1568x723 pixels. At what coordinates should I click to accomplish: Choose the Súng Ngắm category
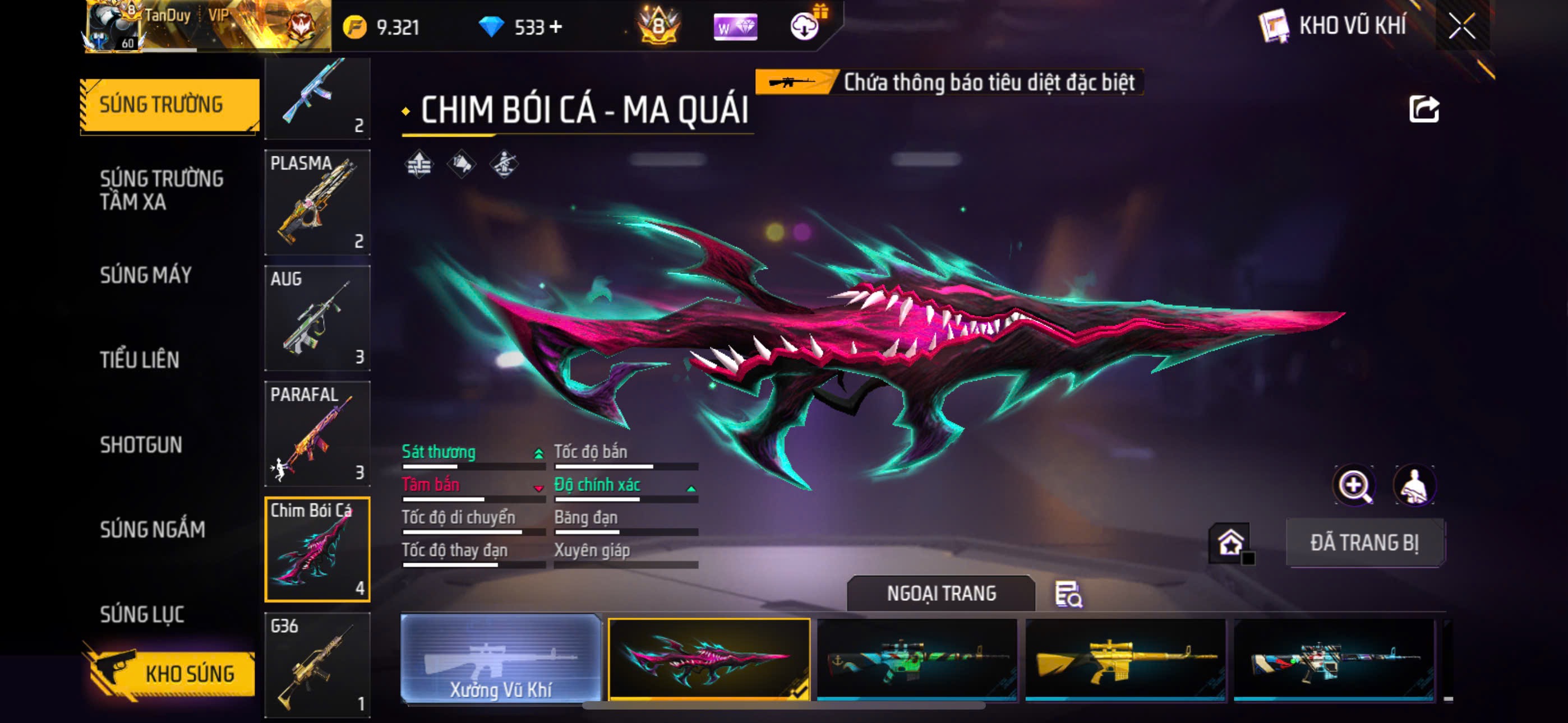[153, 530]
